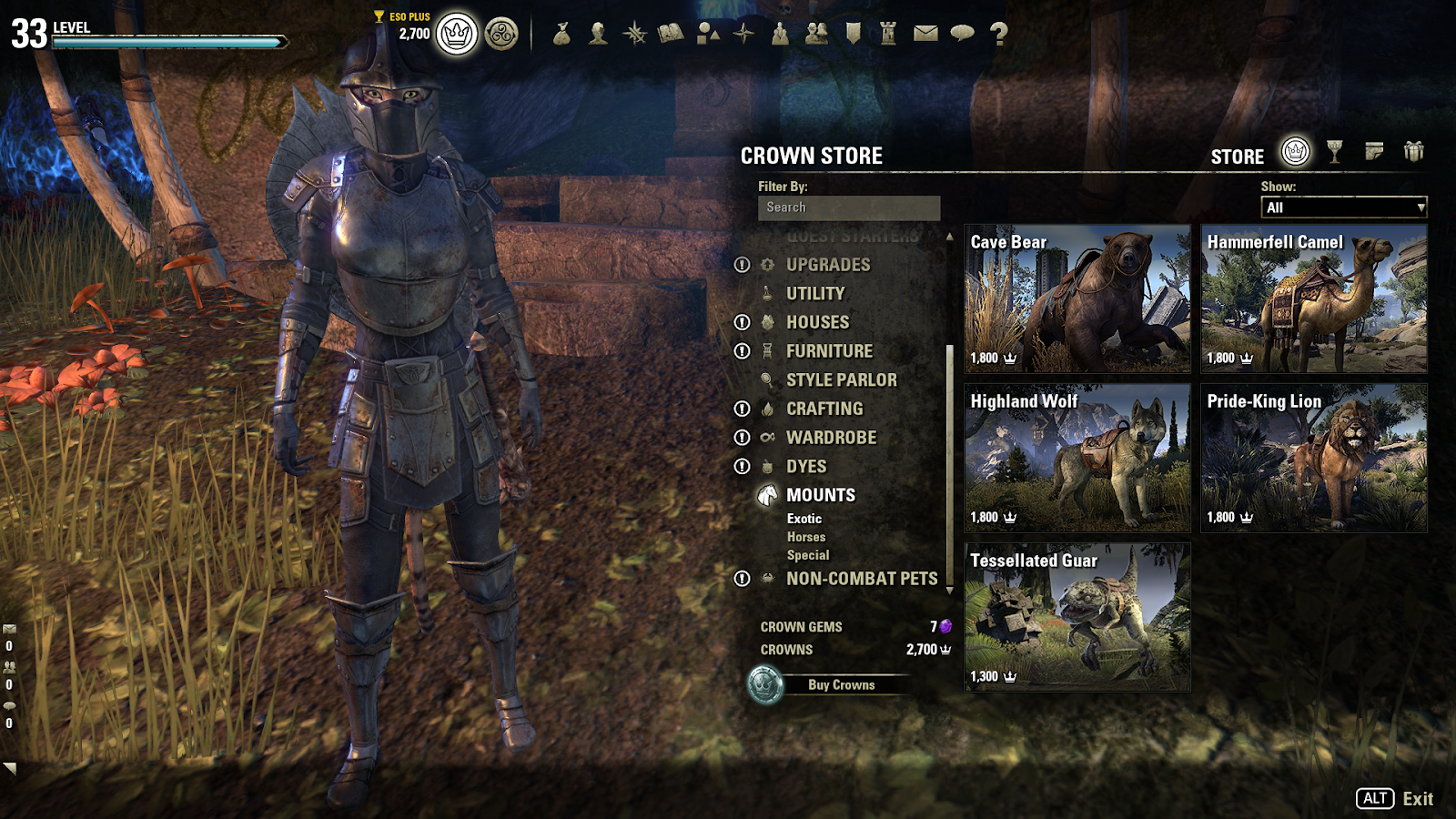The height and width of the screenshot is (819, 1456).
Task: Browse the Houses category
Action: [817, 322]
